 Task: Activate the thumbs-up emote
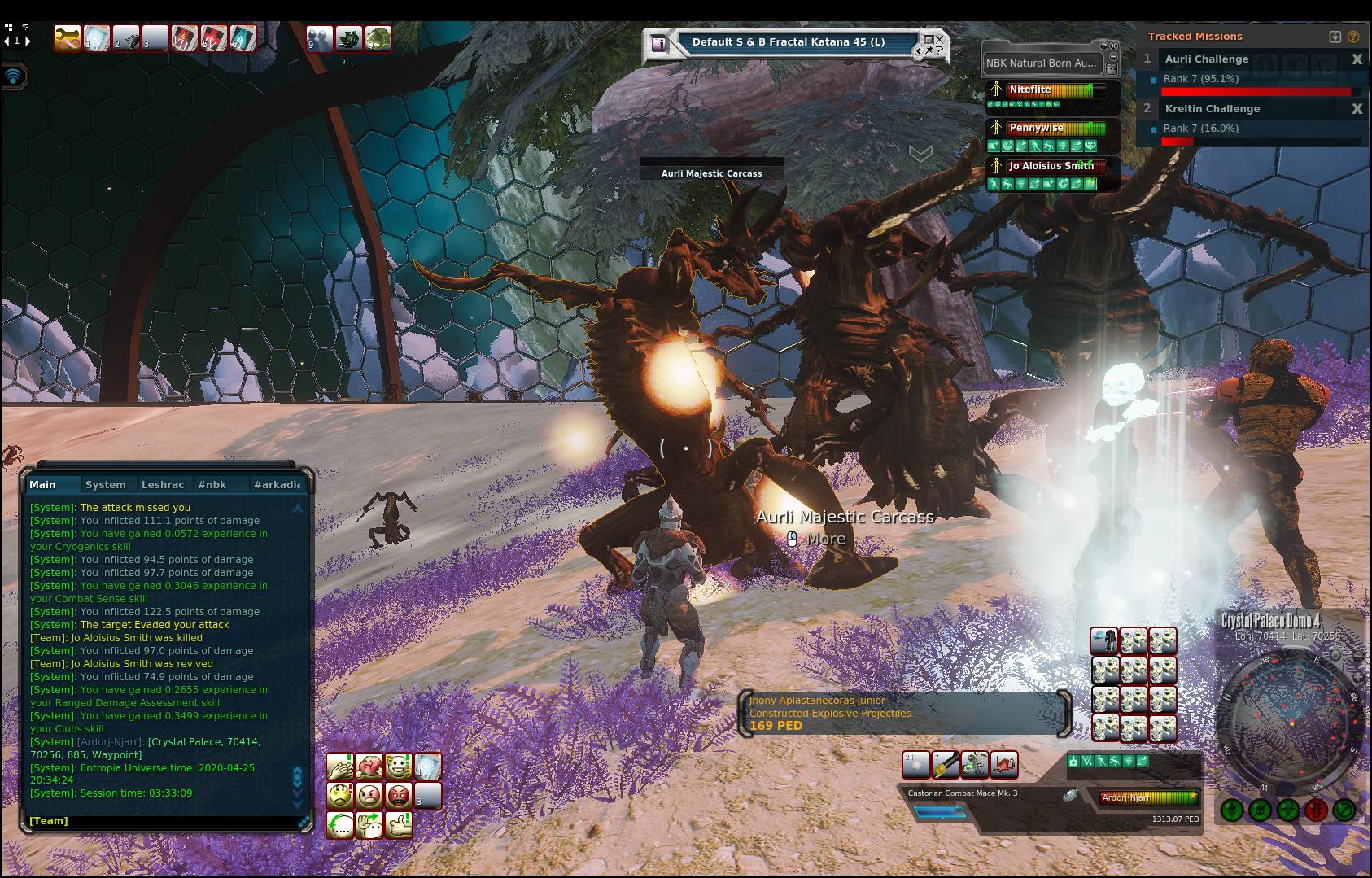pyautogui.click(x=399, y=824)
